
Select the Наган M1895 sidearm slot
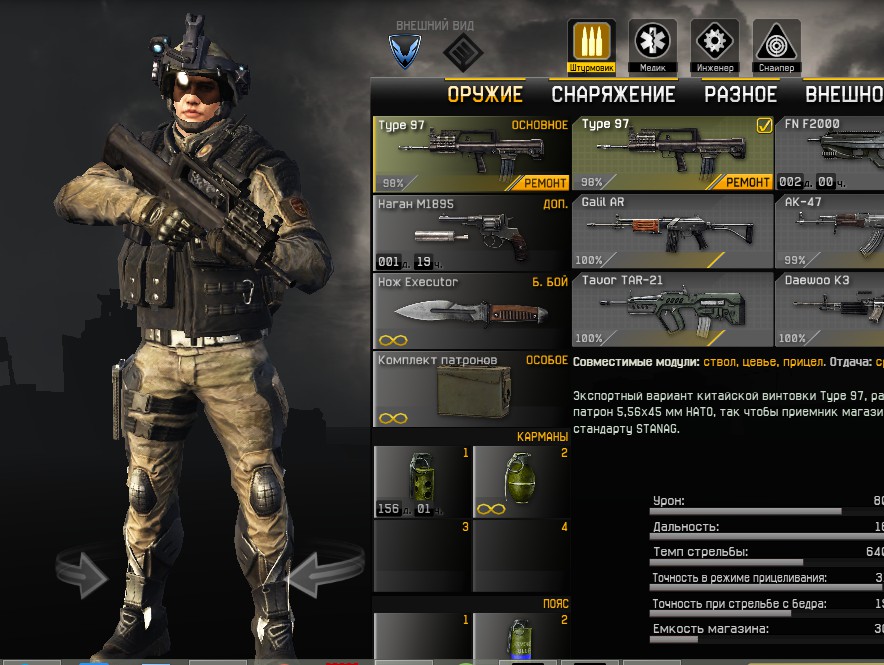tap(471, 233)
